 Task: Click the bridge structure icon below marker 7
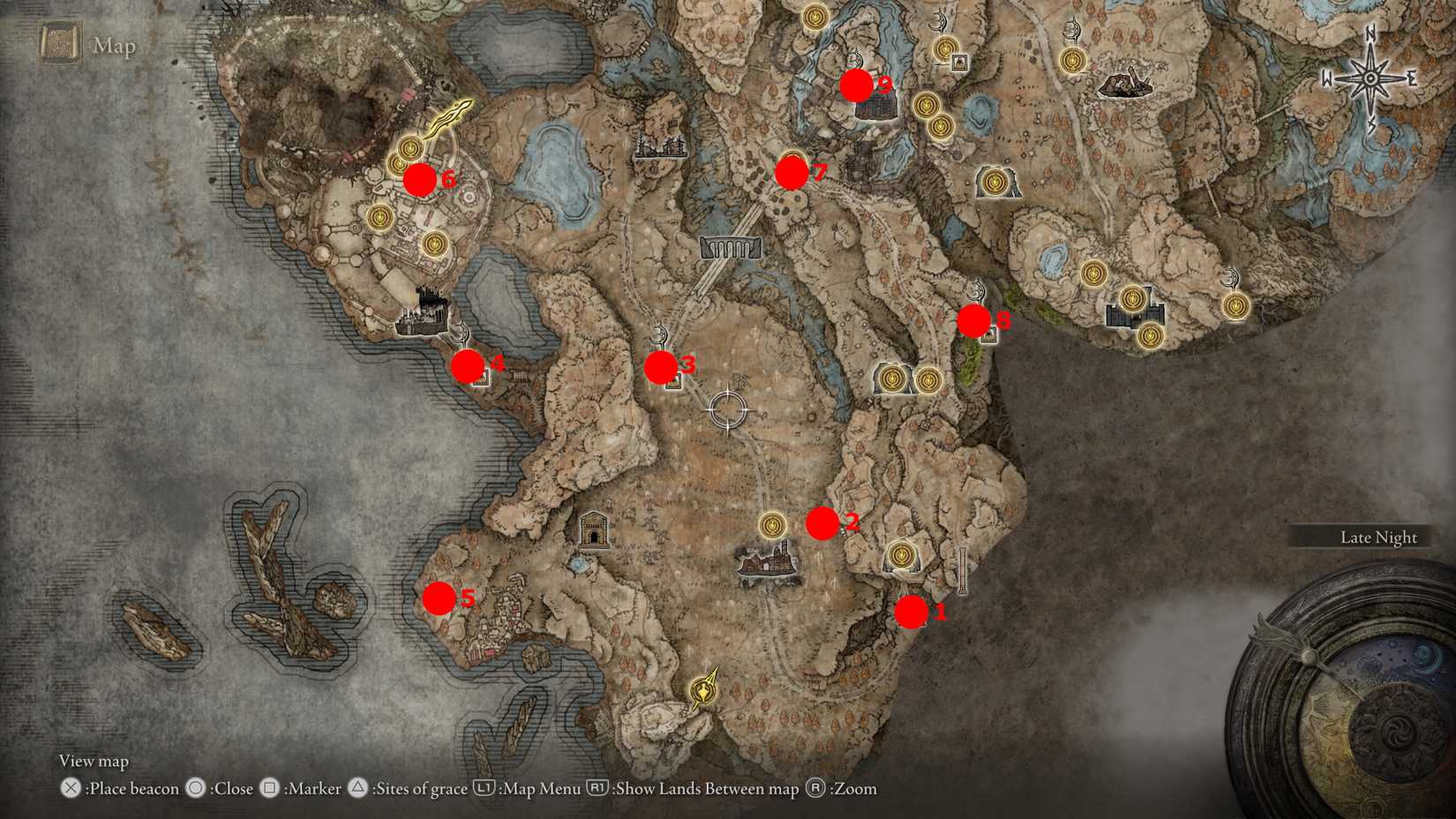[732, 245]
